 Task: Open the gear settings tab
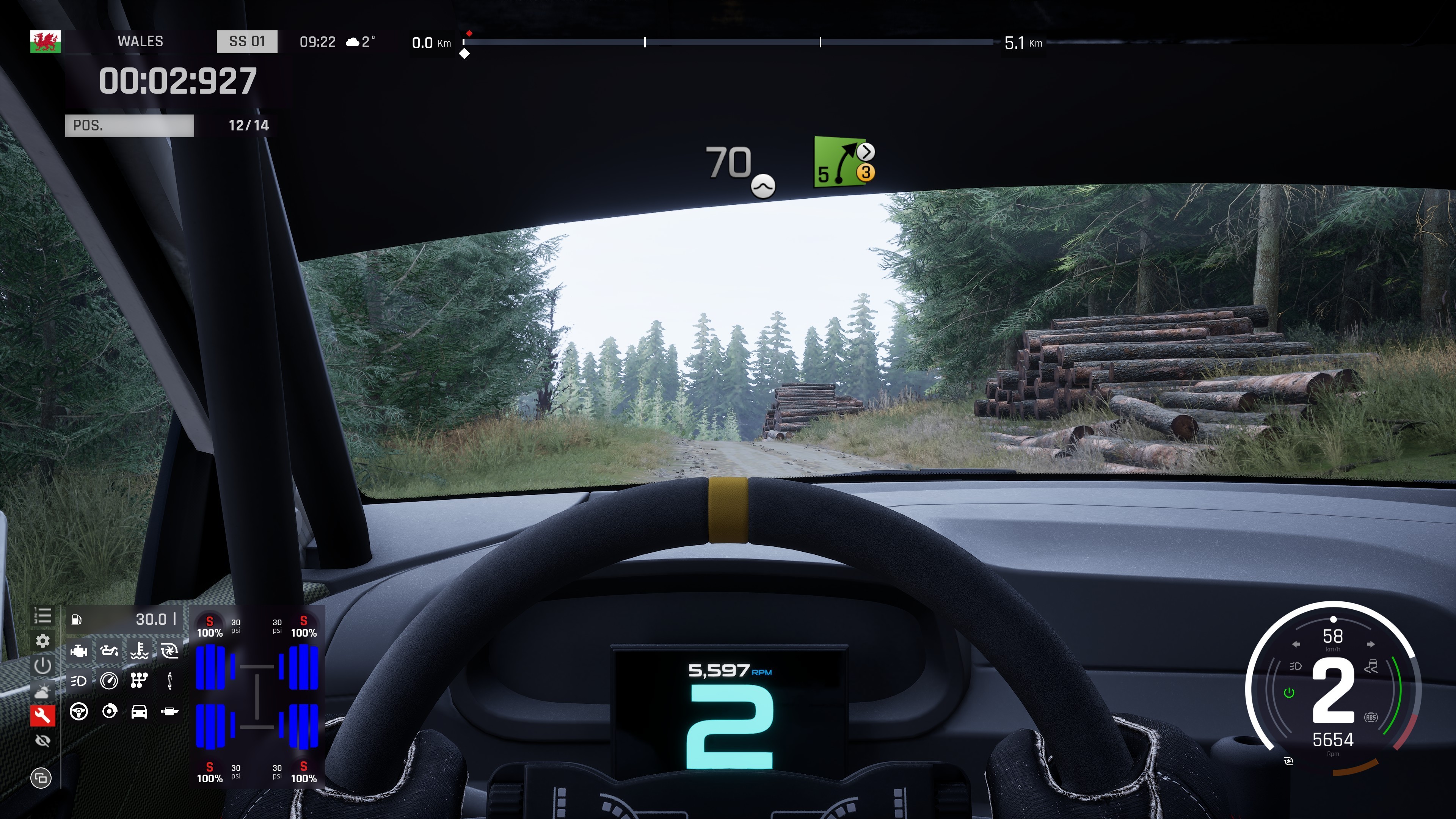(43, 641)
